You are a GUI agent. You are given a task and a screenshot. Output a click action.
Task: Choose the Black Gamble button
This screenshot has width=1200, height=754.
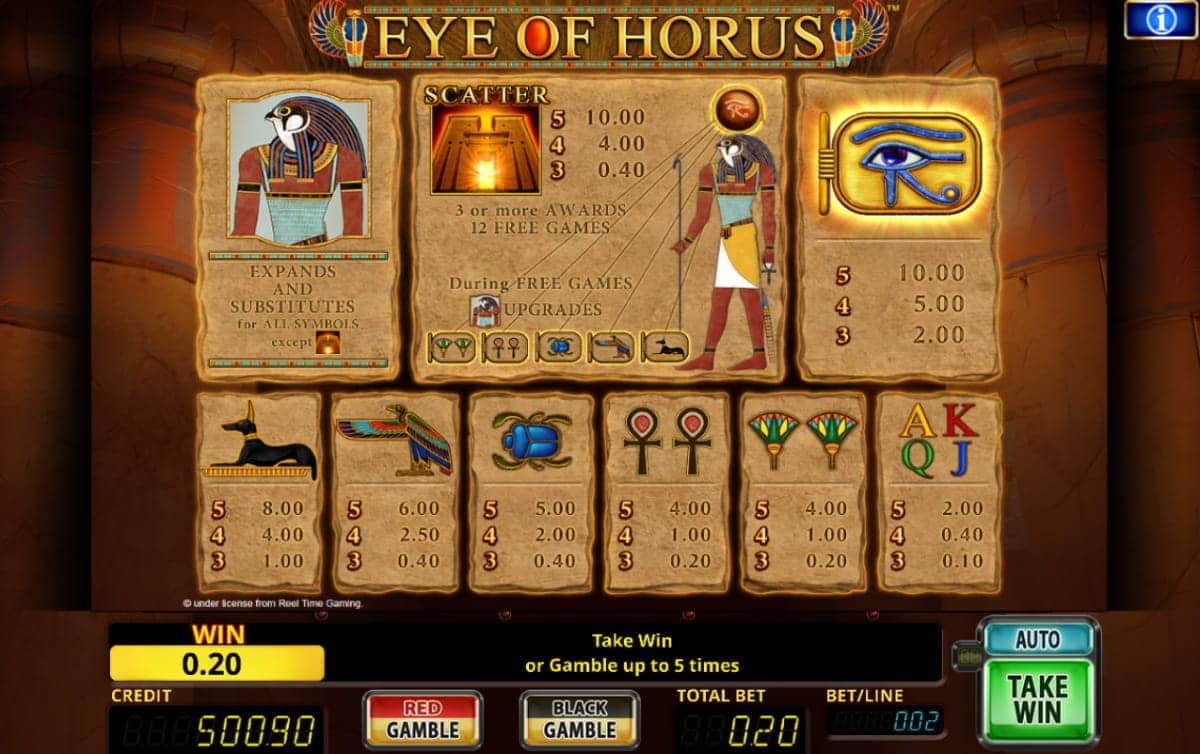pyautogui.click(x=579, y=719)
